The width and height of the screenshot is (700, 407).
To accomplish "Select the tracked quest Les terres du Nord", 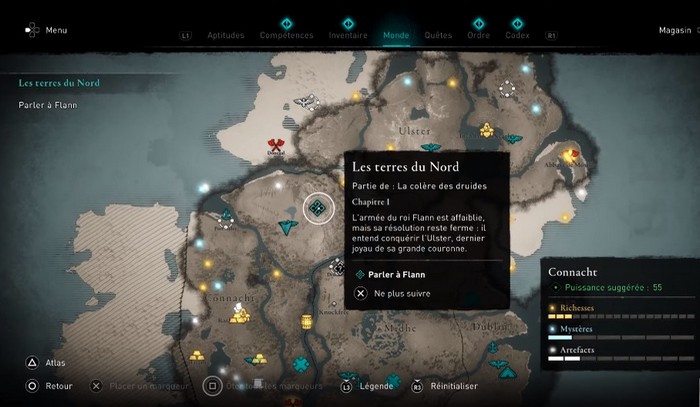I will [x=60, y=83].
